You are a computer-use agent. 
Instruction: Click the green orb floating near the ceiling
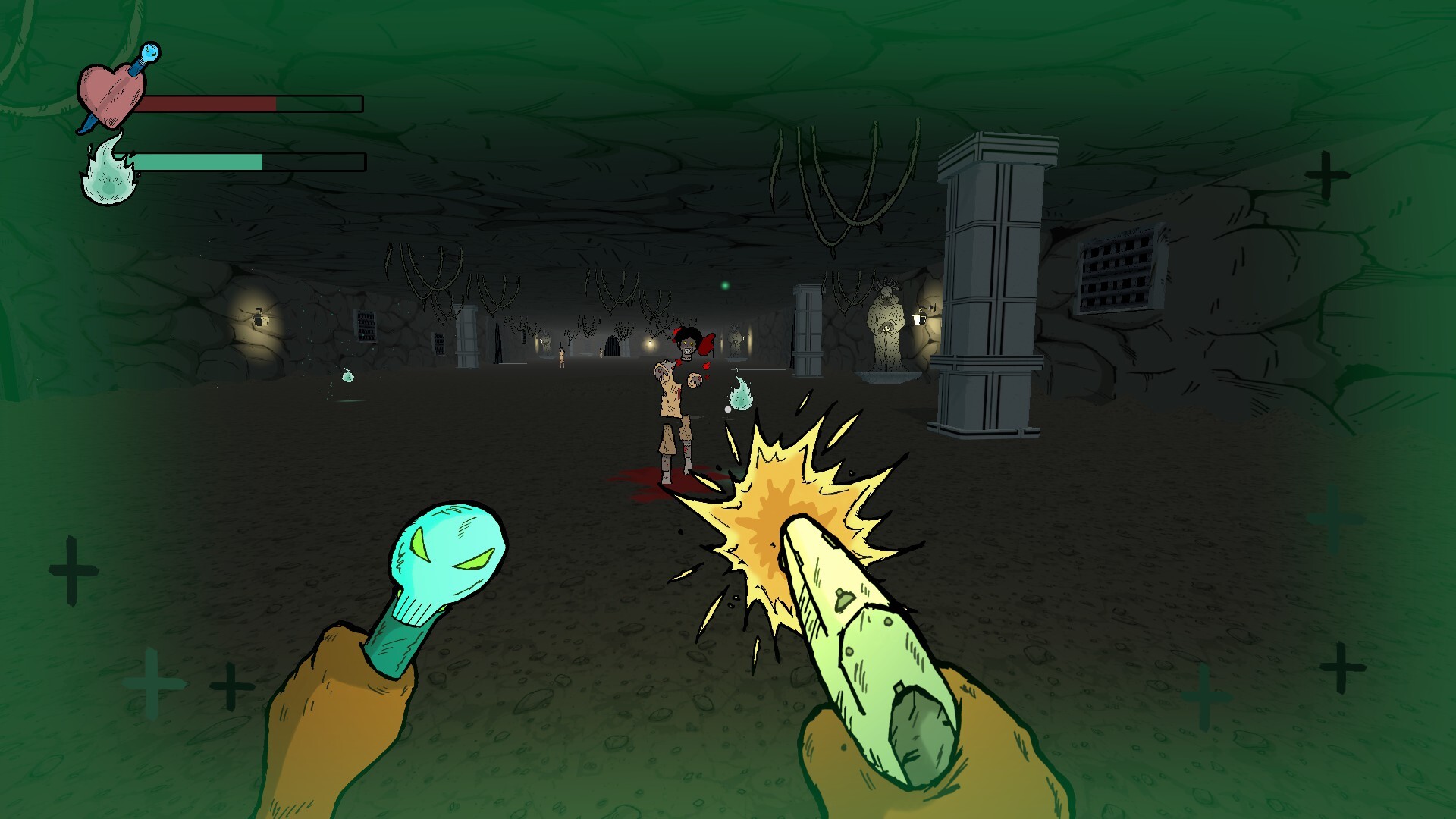pyautogui.click(x=724, y=284)
